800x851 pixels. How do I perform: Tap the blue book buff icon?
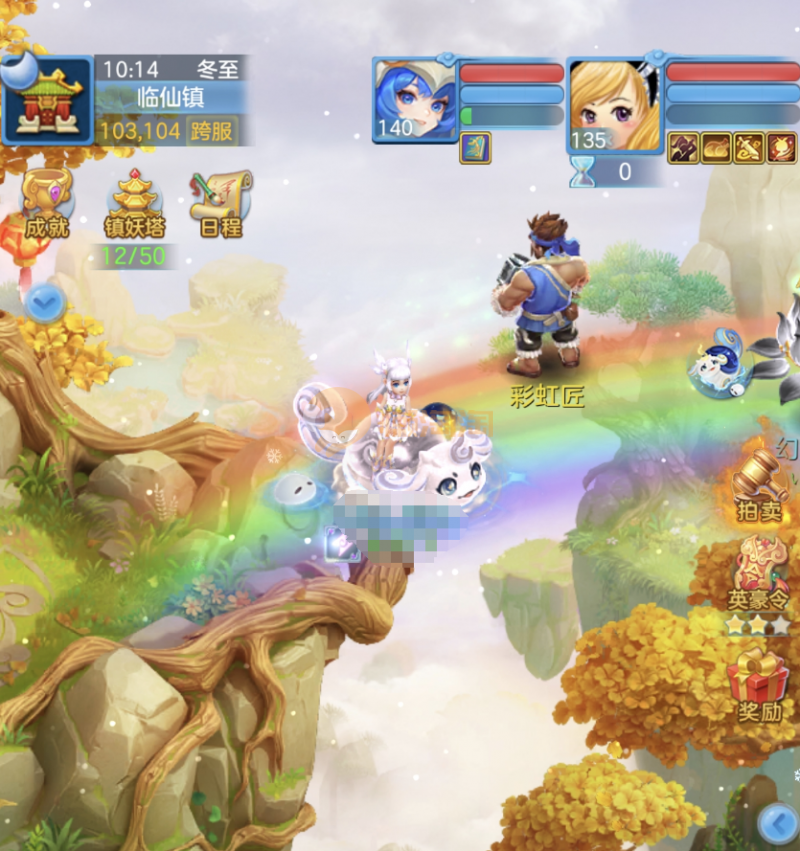[475, 148]
